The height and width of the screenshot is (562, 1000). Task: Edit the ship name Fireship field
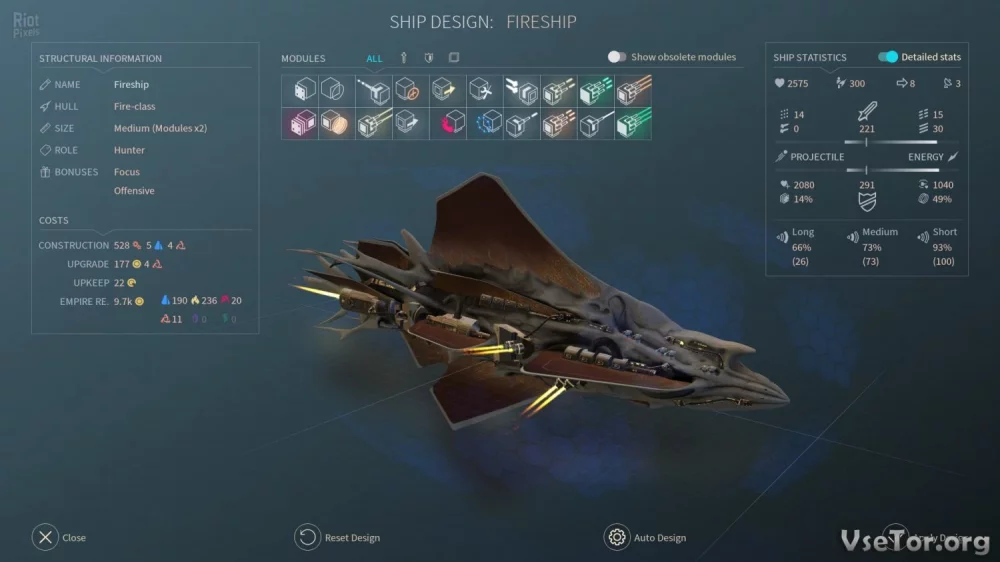131,85
